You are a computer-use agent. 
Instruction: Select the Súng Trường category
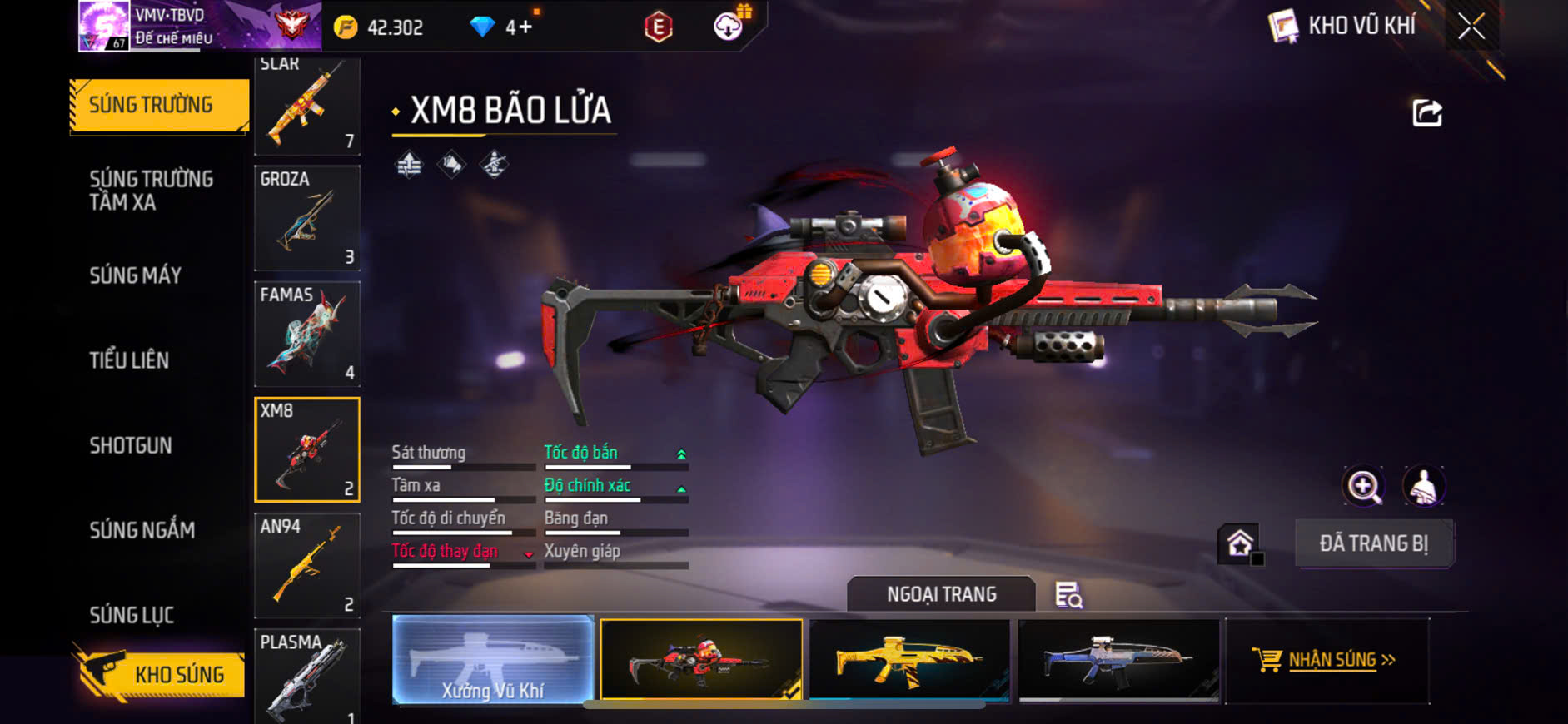[x=159, y=105]
